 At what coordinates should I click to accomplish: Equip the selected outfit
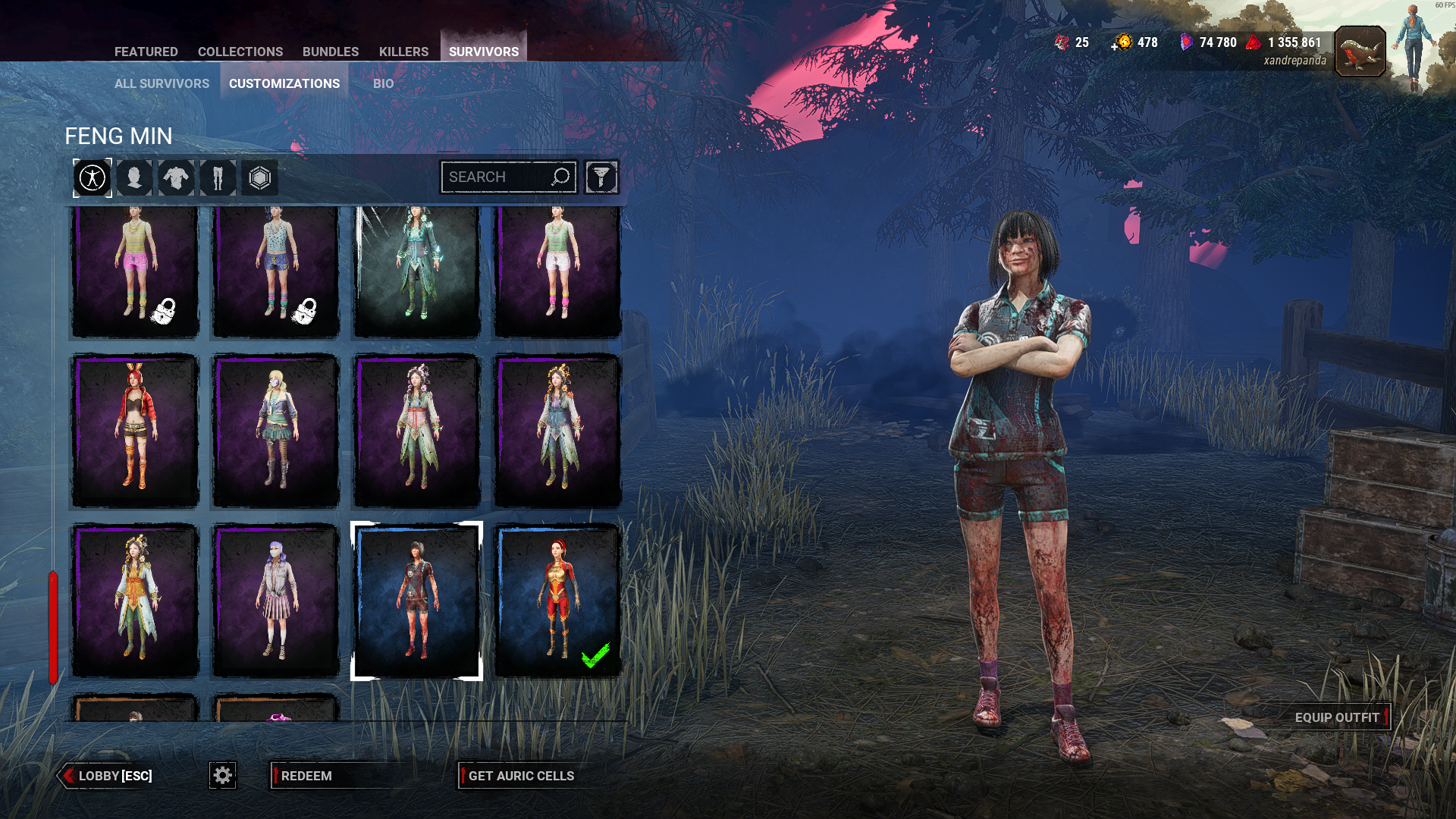(x=1337, y=717)
